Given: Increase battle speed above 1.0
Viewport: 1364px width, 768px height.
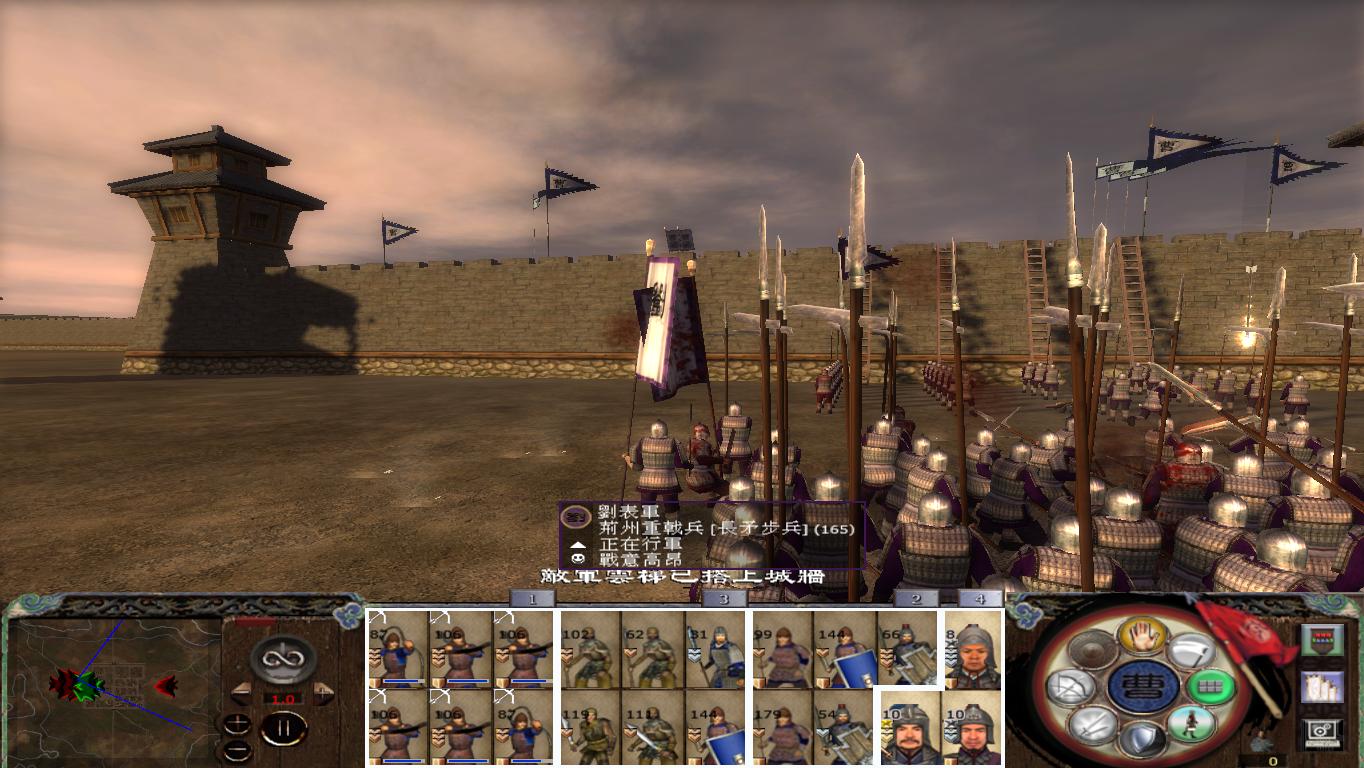Looking at the screenshot, I should tap(322, 694).
